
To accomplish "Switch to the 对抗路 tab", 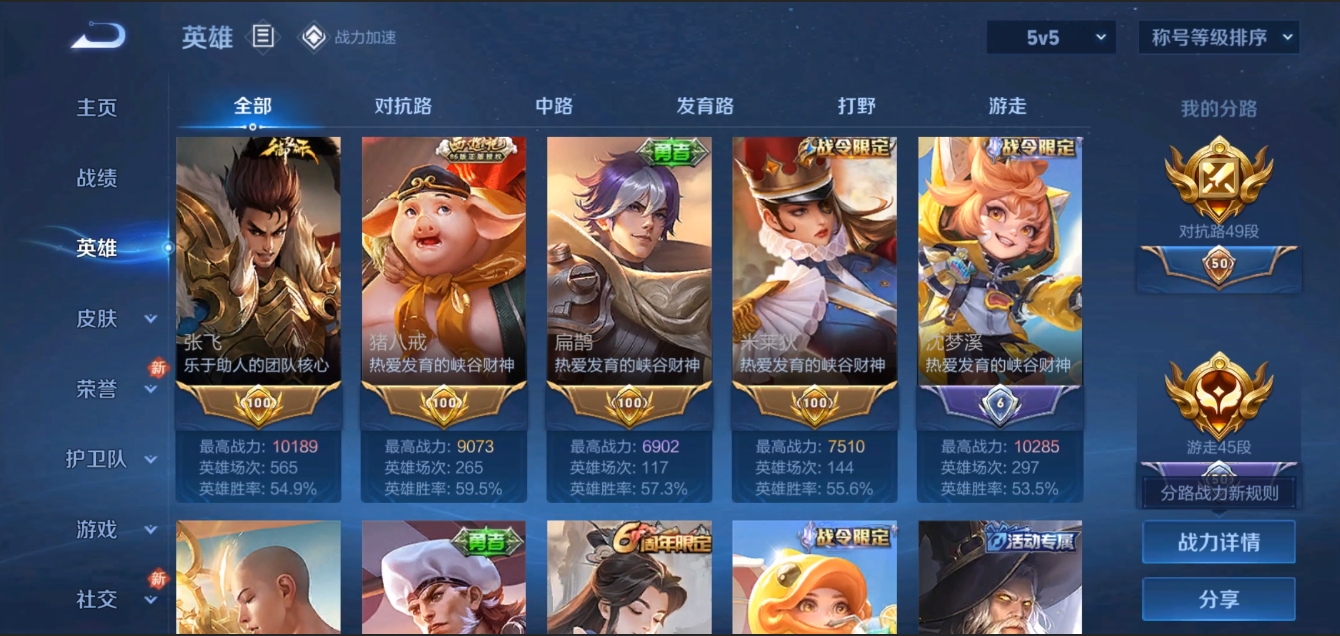I will (403, 106).
